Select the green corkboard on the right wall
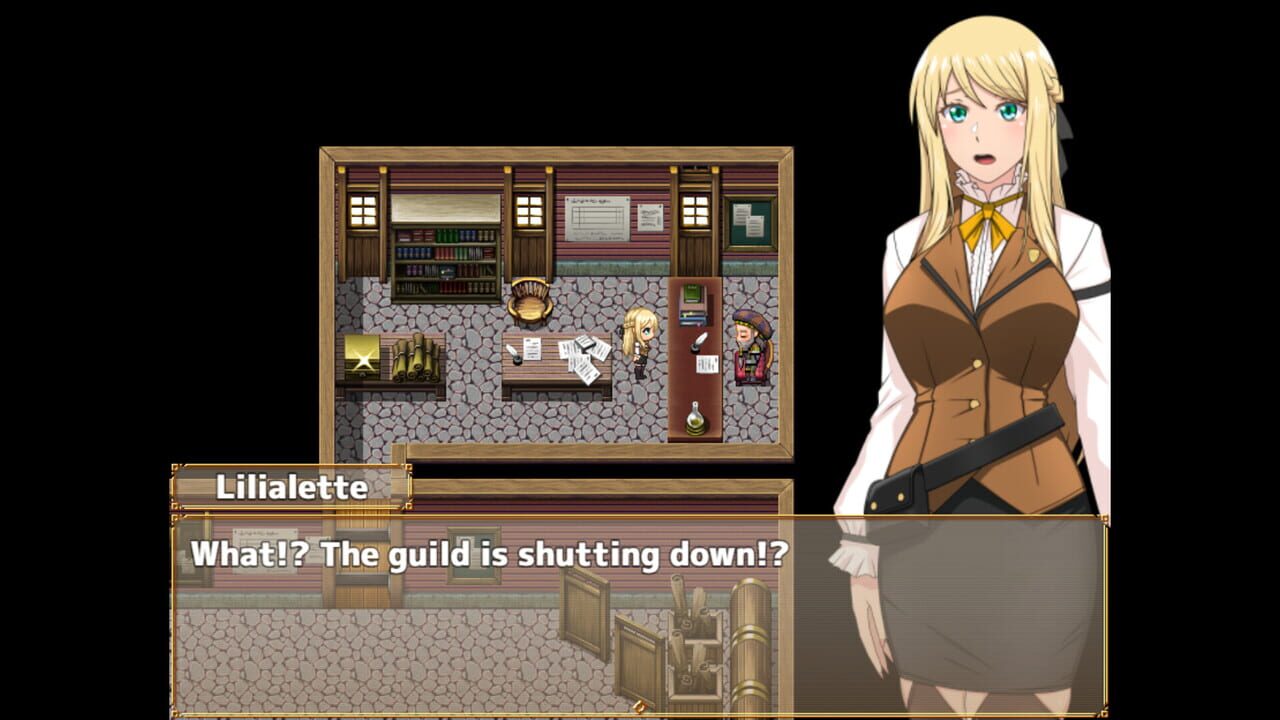The image size is (1280, 720). 748,222
